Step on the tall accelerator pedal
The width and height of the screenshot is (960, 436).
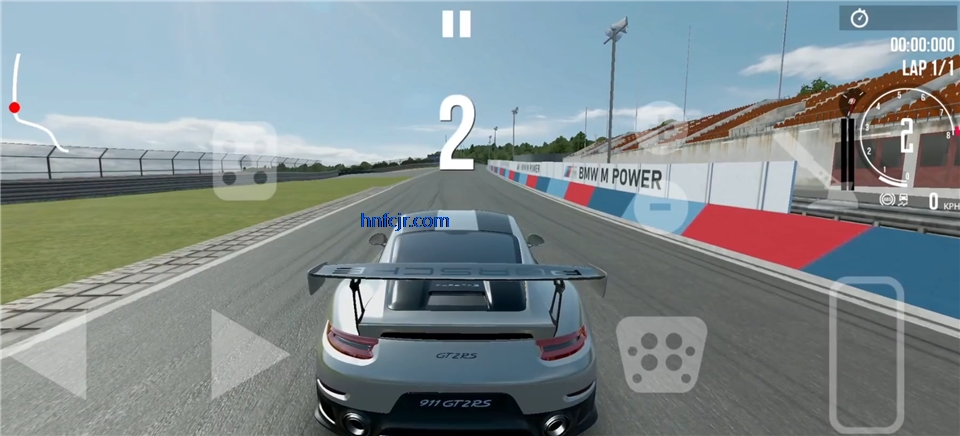866,354
